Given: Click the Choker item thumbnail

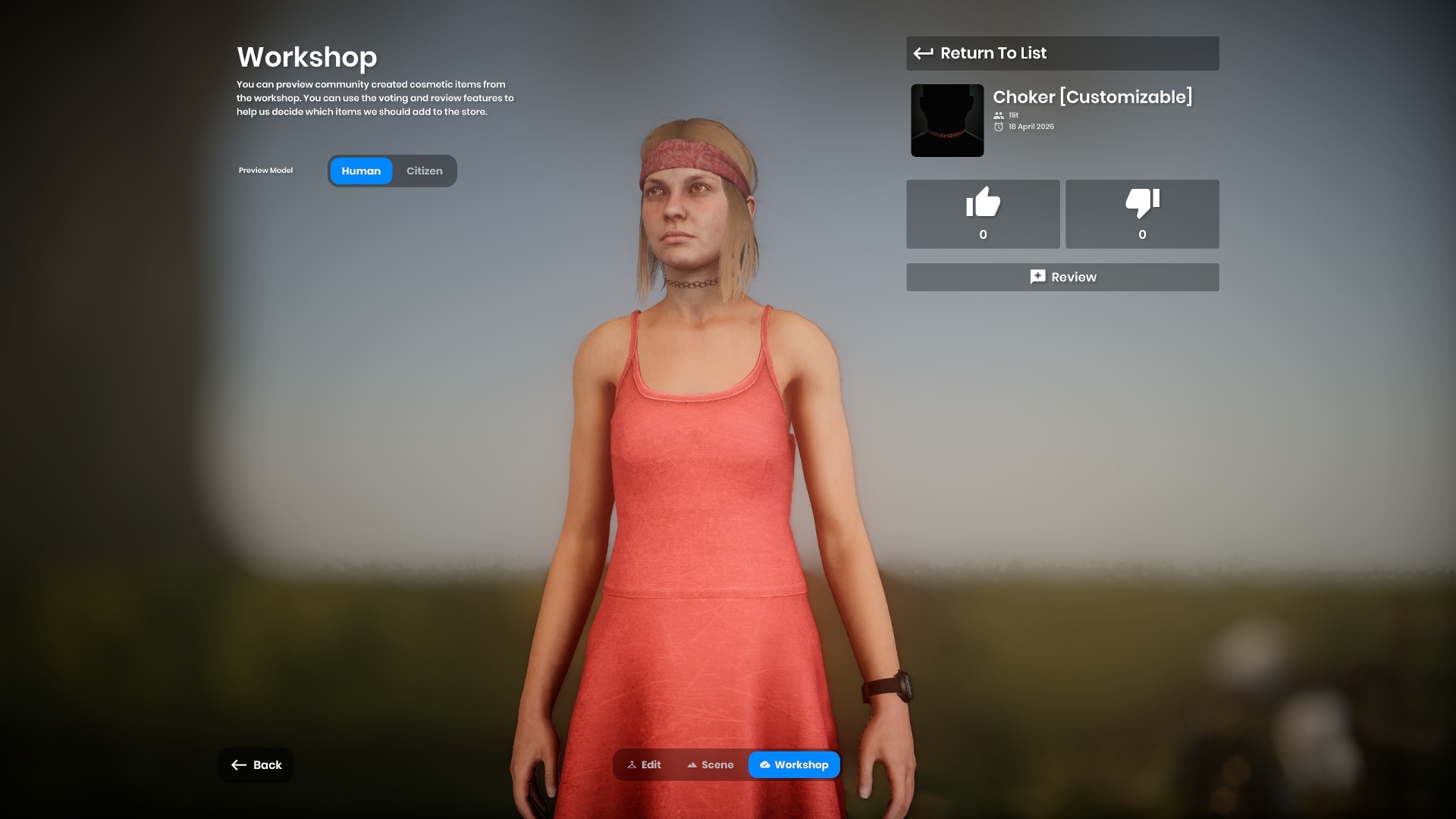Looking at the screenshot, I should (947, 121).
